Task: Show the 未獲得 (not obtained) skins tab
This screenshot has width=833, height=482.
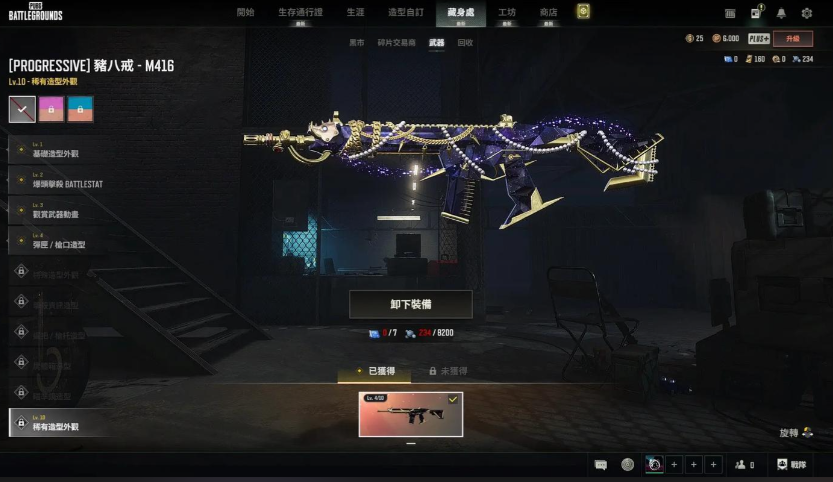Action: pos(448,371)
